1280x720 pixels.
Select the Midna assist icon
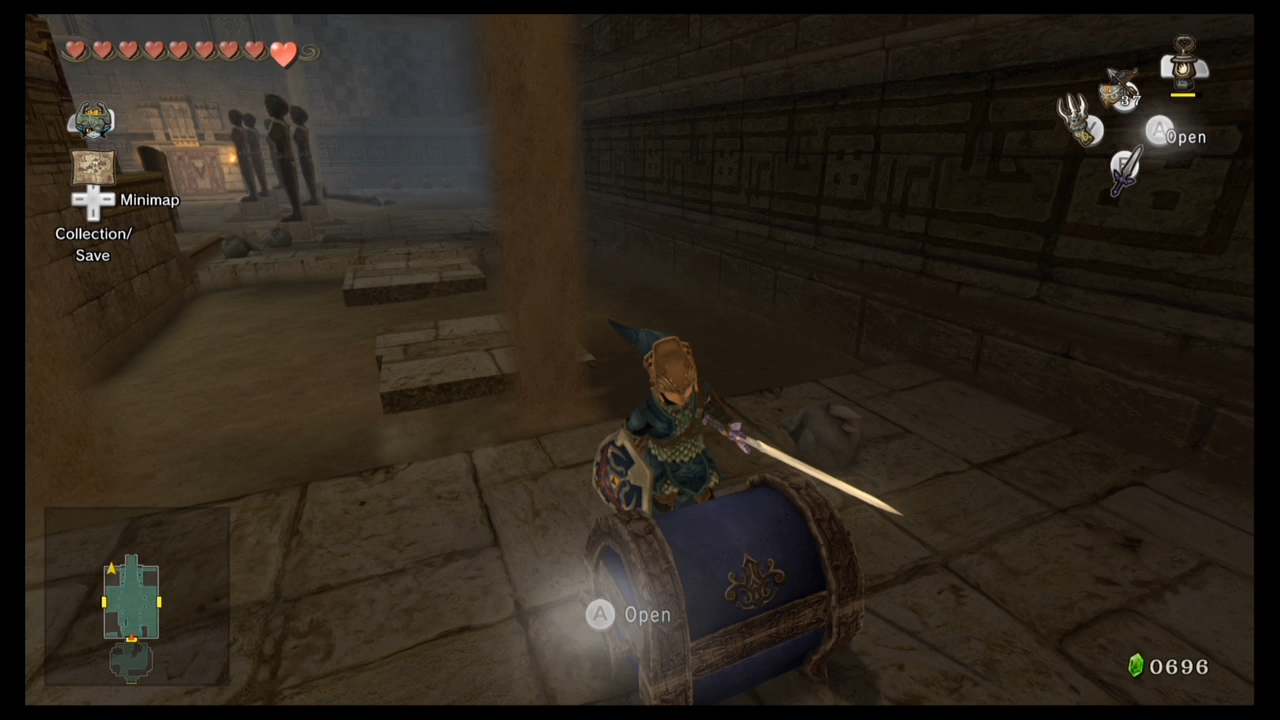(92, 120)
